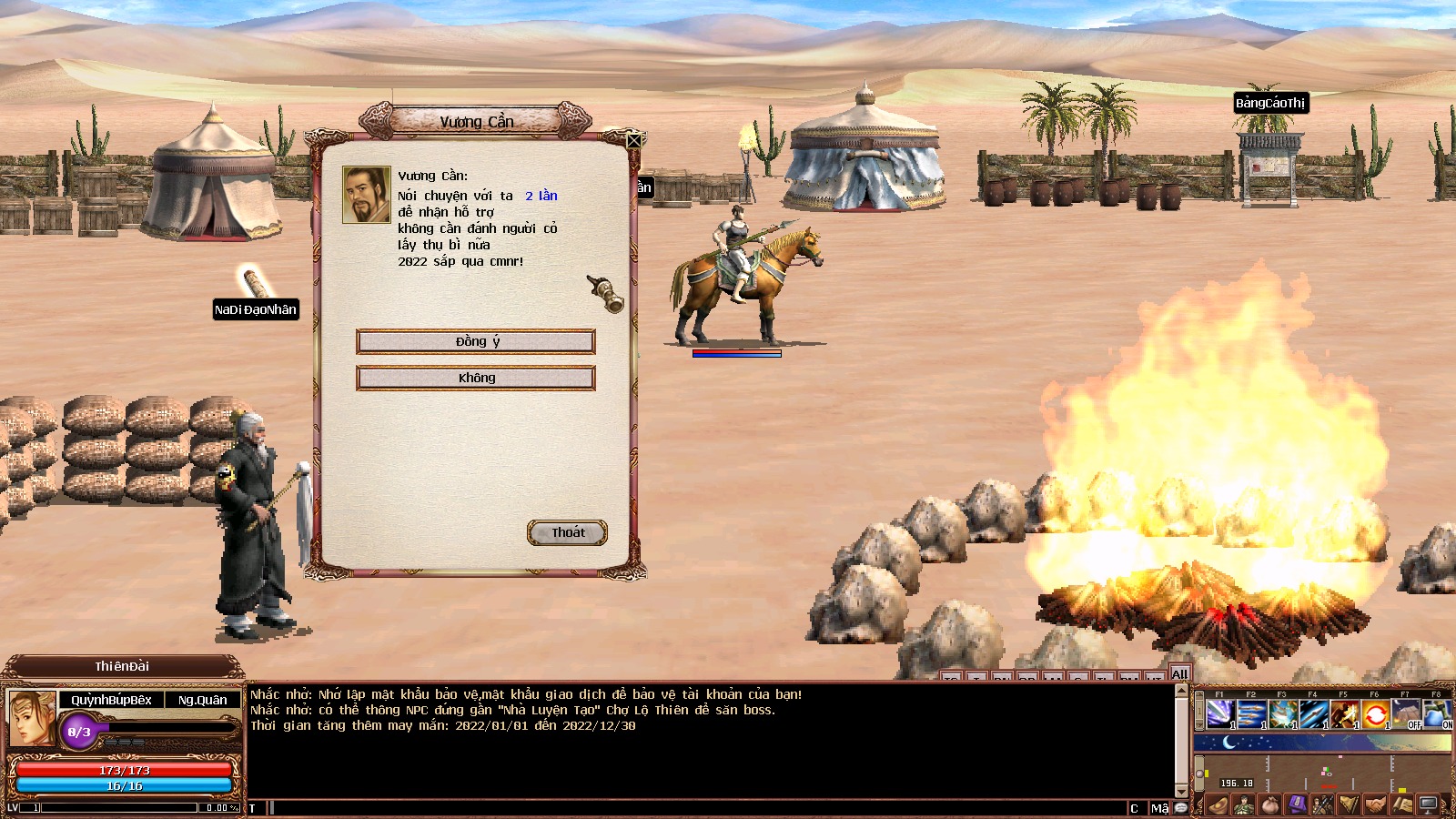This screenshot has height=819, width=1456.
Task: Close the Vương Cần dialog window
Action: click(634, 139)
